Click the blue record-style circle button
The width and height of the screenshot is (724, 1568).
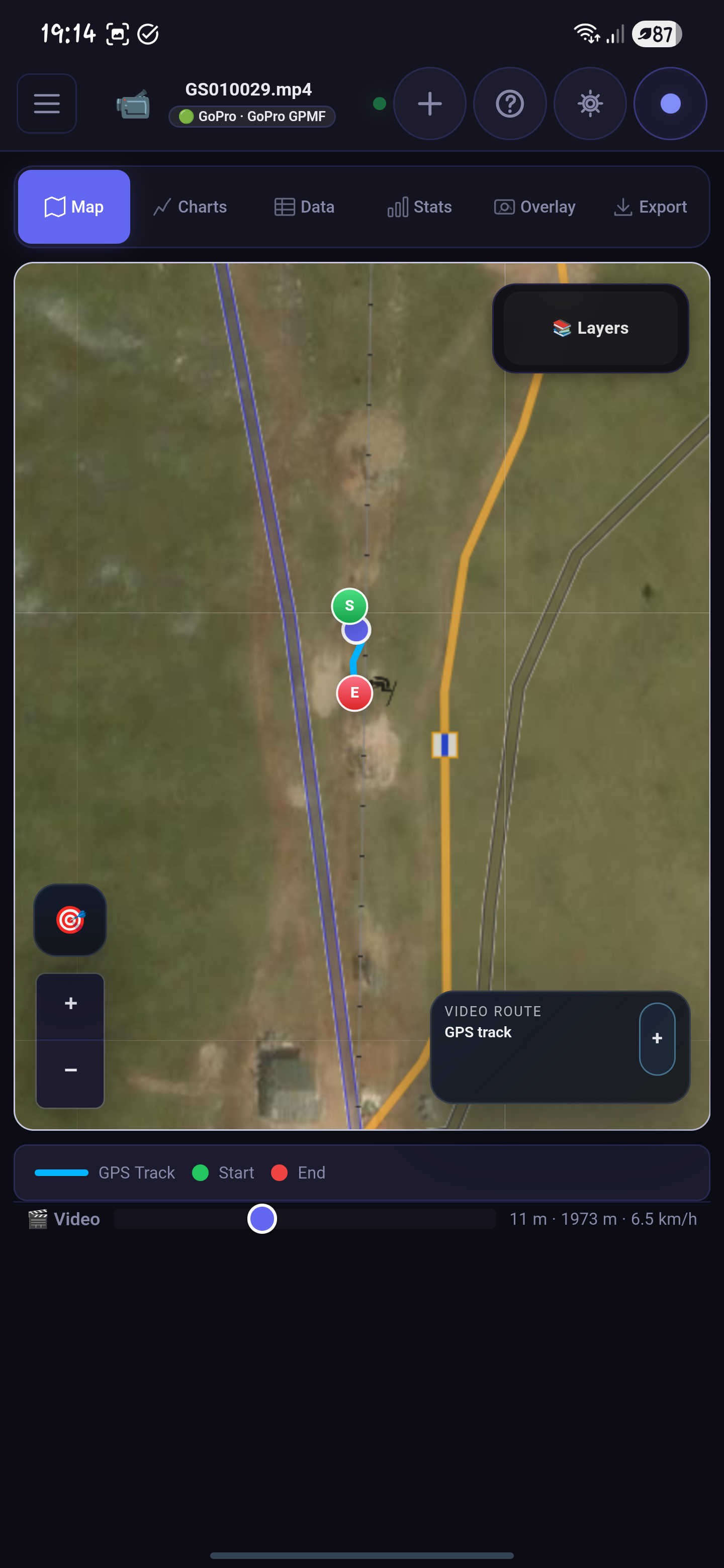pos(670,104)
